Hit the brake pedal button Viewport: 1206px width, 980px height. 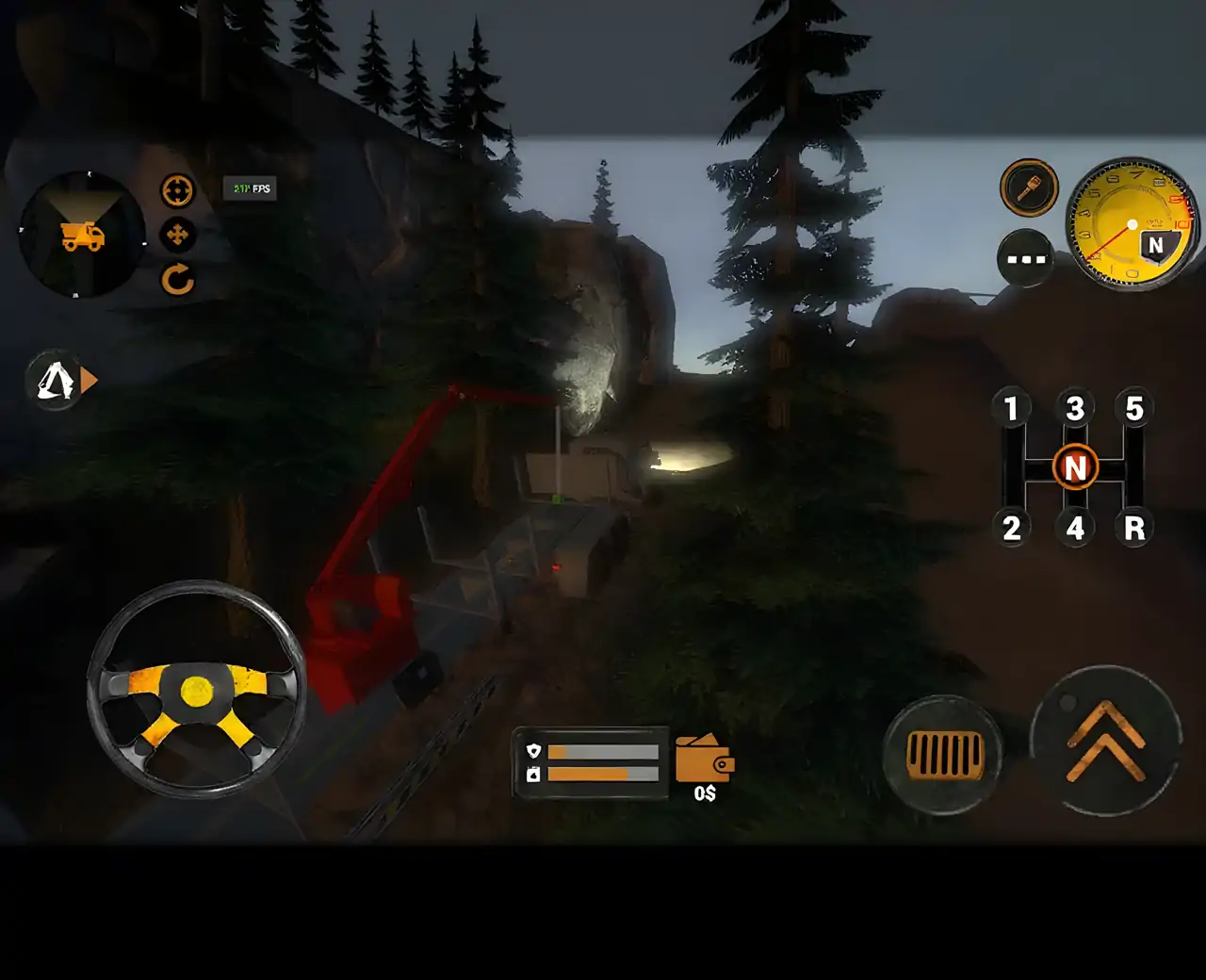(x=943, y=754)
